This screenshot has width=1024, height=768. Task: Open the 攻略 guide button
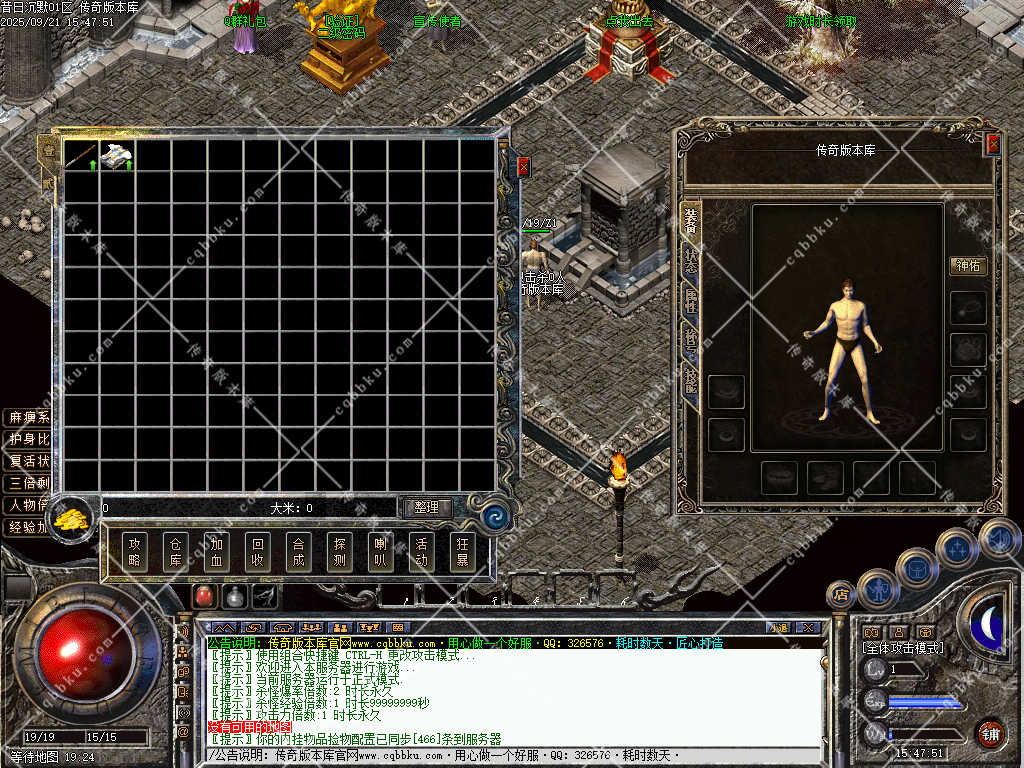pyautogui.click(x=135, y=552)
